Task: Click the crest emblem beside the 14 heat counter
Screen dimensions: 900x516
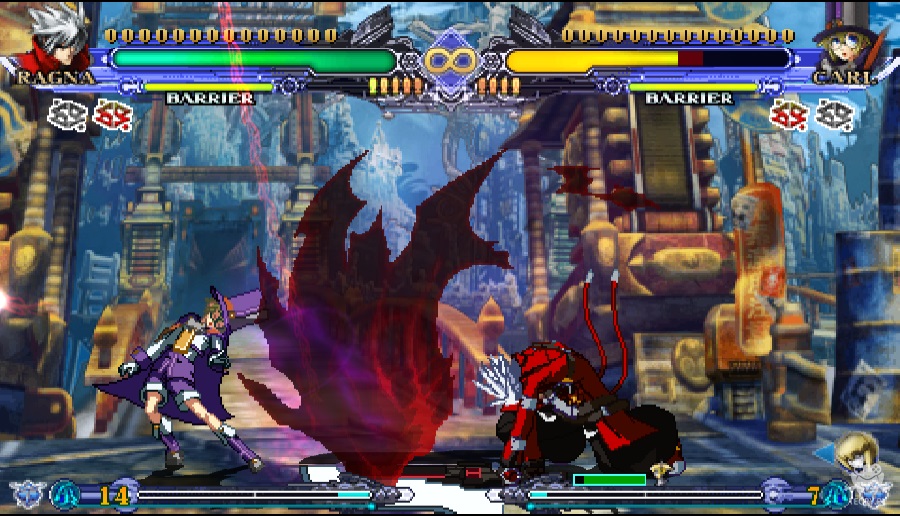Action: pyautogui.click(x=66, y=493)
